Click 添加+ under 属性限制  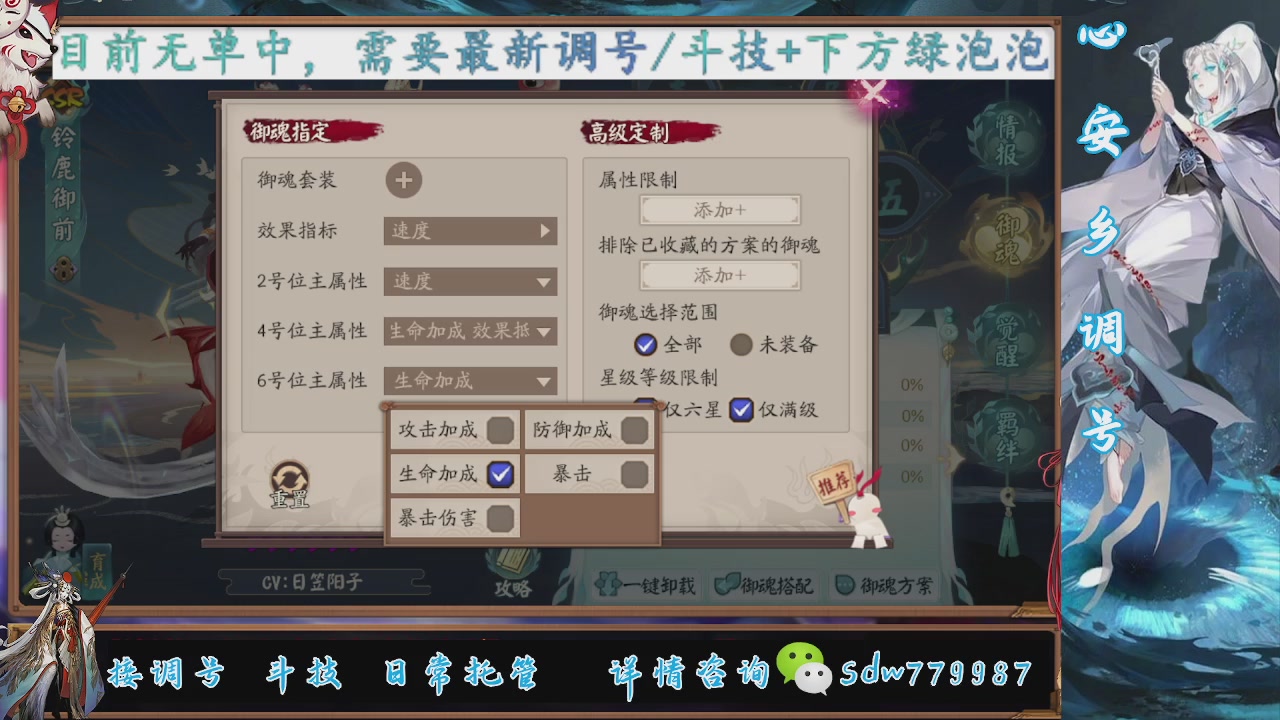pos(722,210)
